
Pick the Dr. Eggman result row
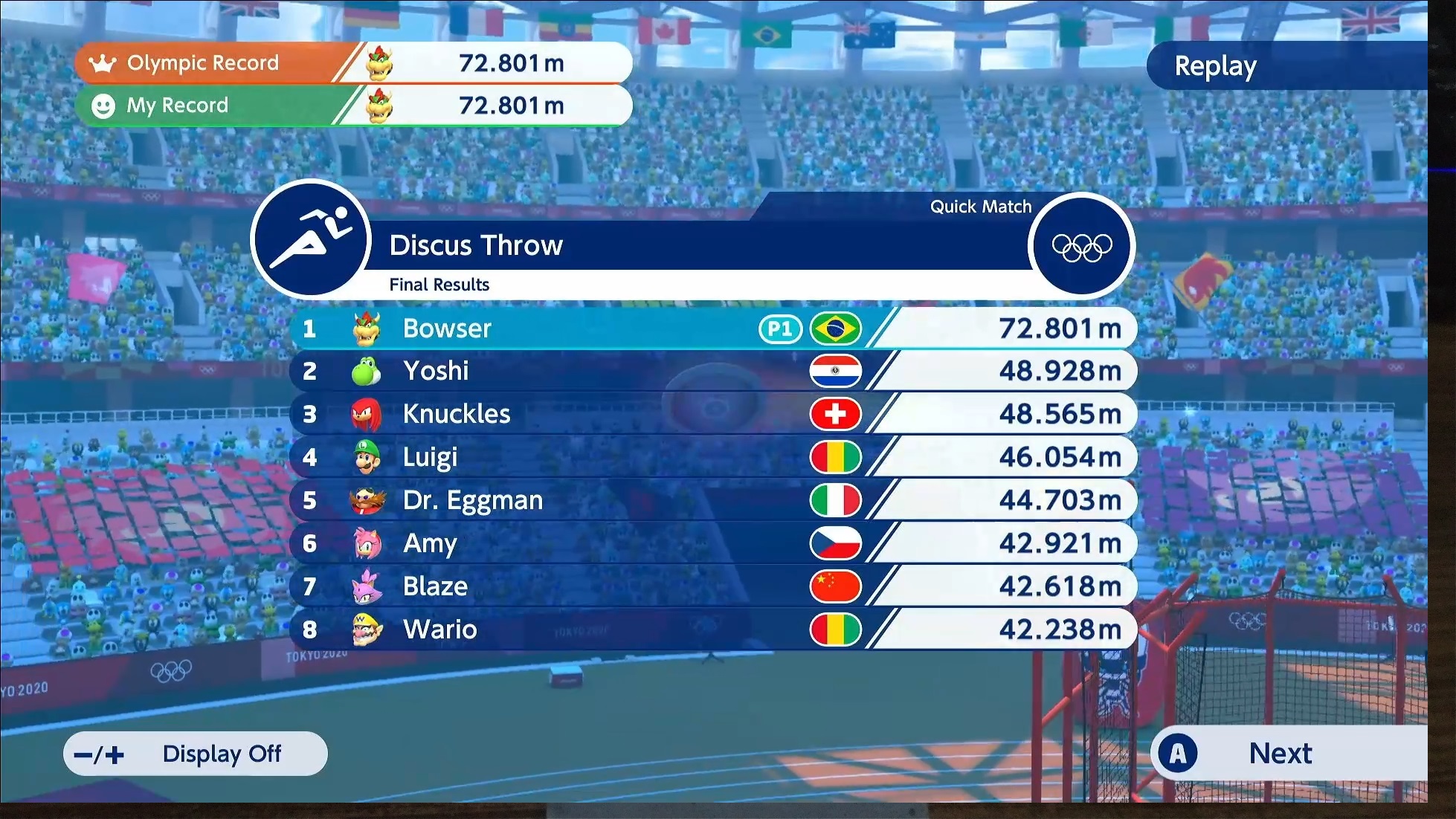712,500
